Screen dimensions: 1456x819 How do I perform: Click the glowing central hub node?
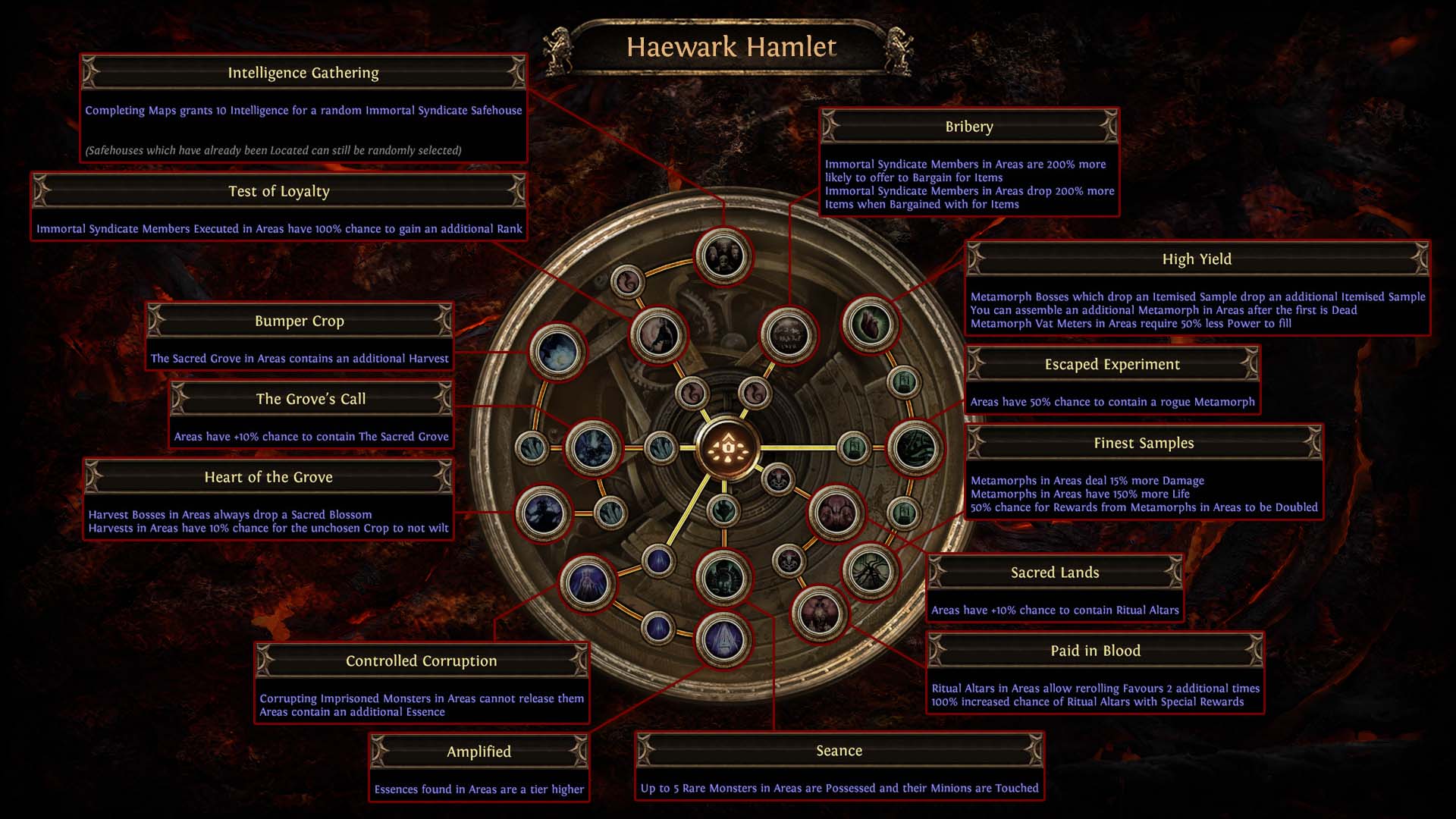(x=728, y=448)
